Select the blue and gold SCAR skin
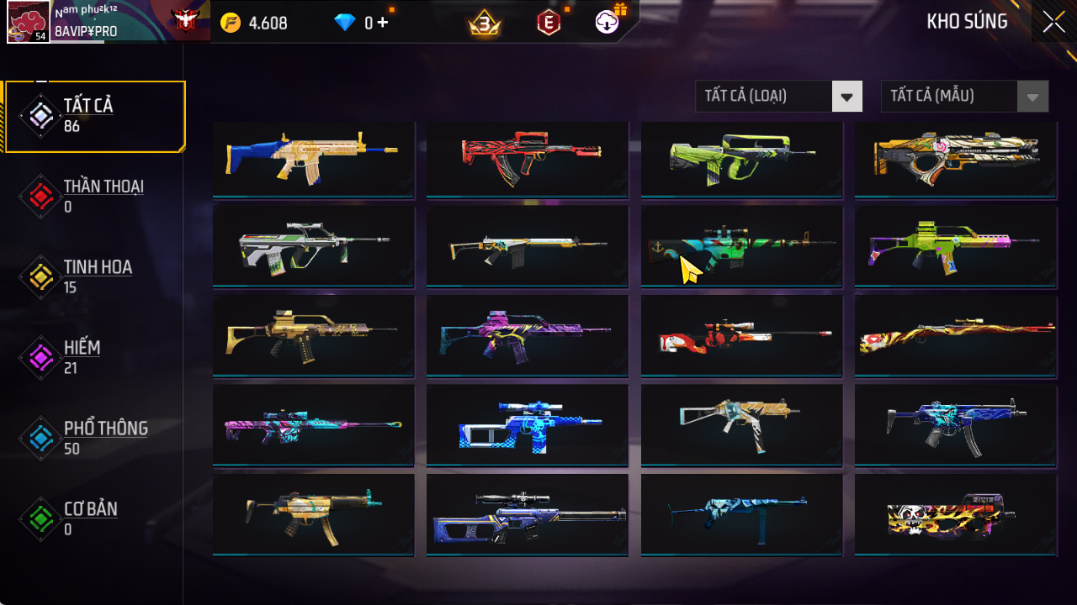Image resolution: width=1077 pixels, height=605 pixels. pos(313,156)
